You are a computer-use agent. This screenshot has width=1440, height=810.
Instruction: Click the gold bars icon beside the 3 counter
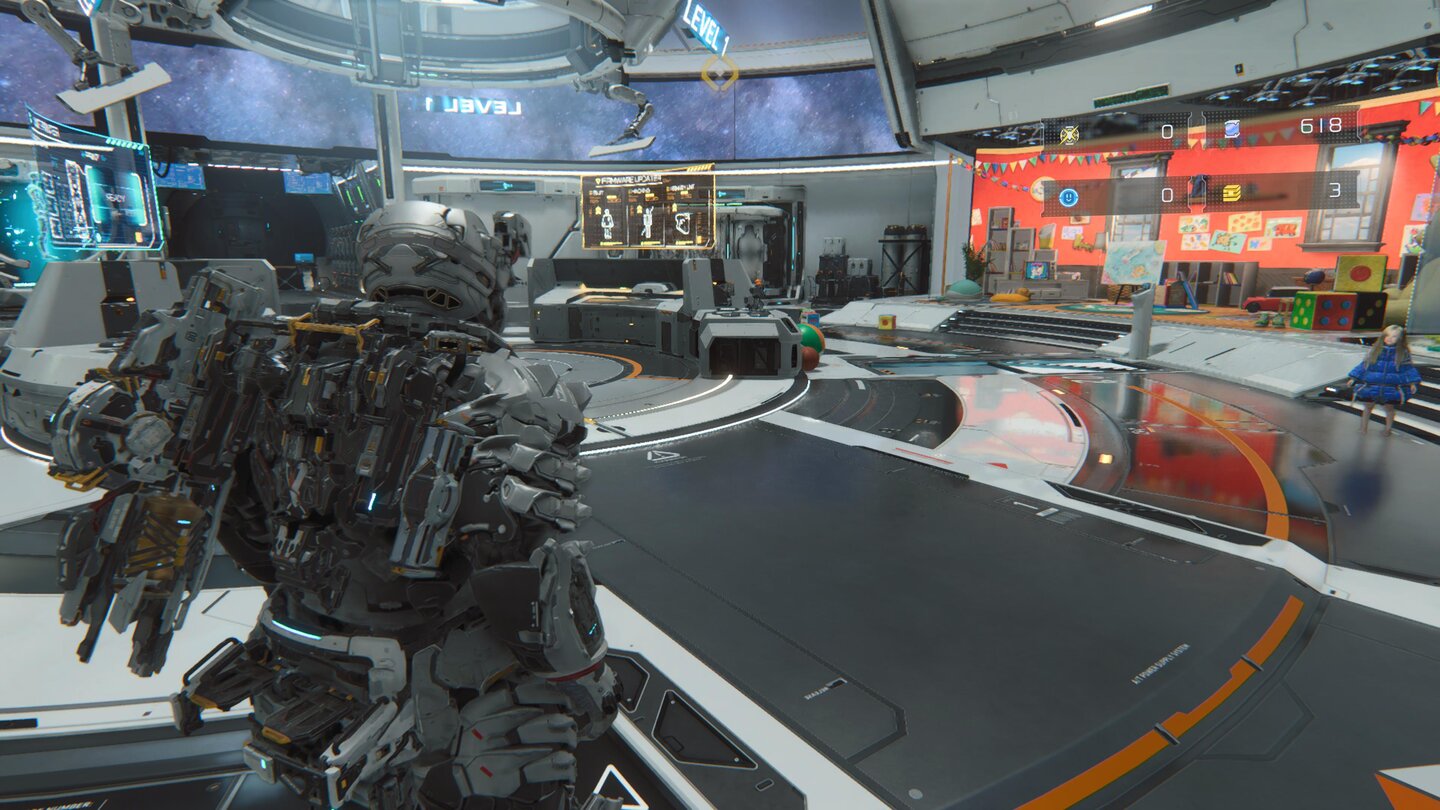(1232, 194)
